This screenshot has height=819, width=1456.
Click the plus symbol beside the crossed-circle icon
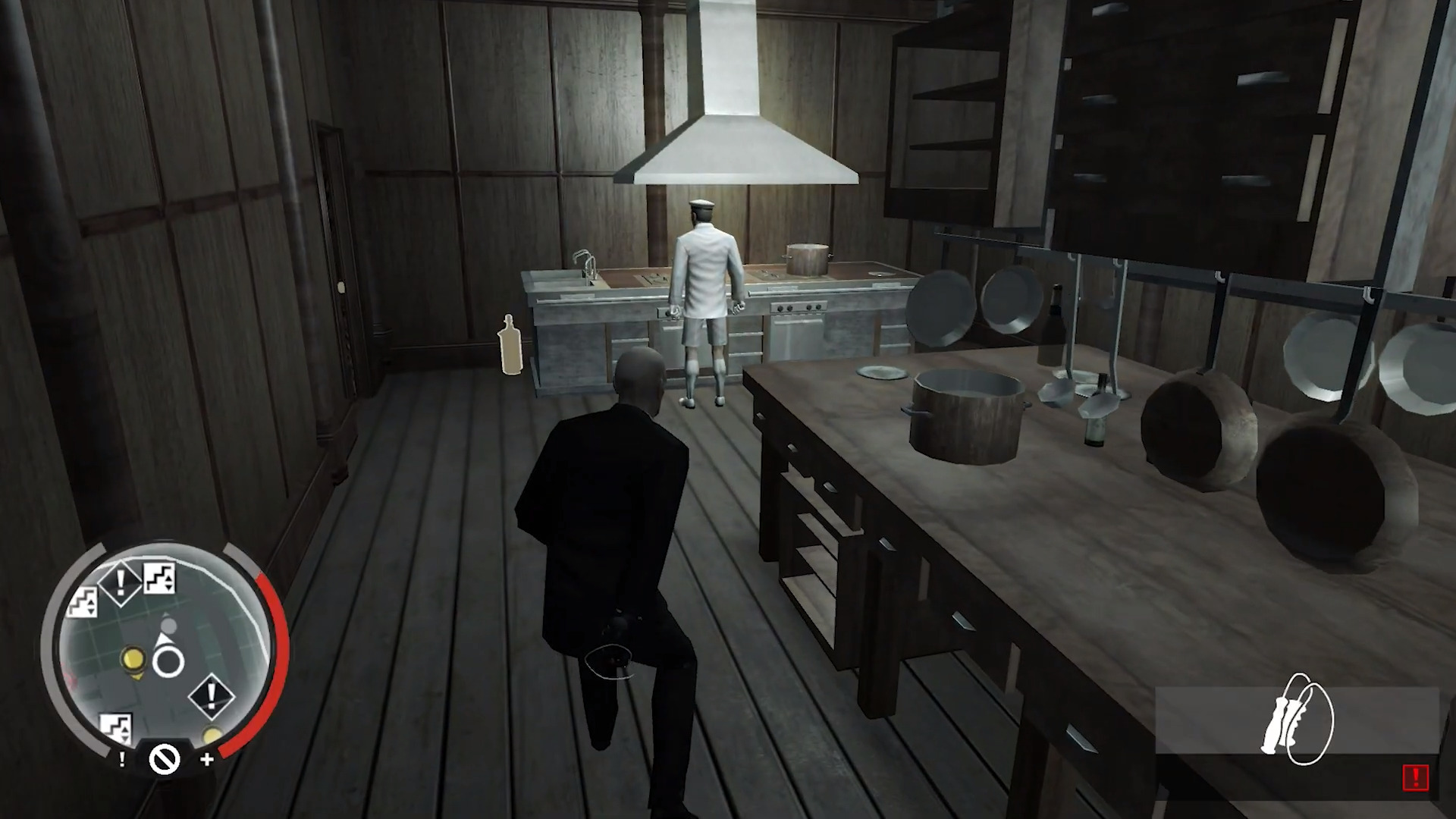pyautogui.click(x=207, y=759)
